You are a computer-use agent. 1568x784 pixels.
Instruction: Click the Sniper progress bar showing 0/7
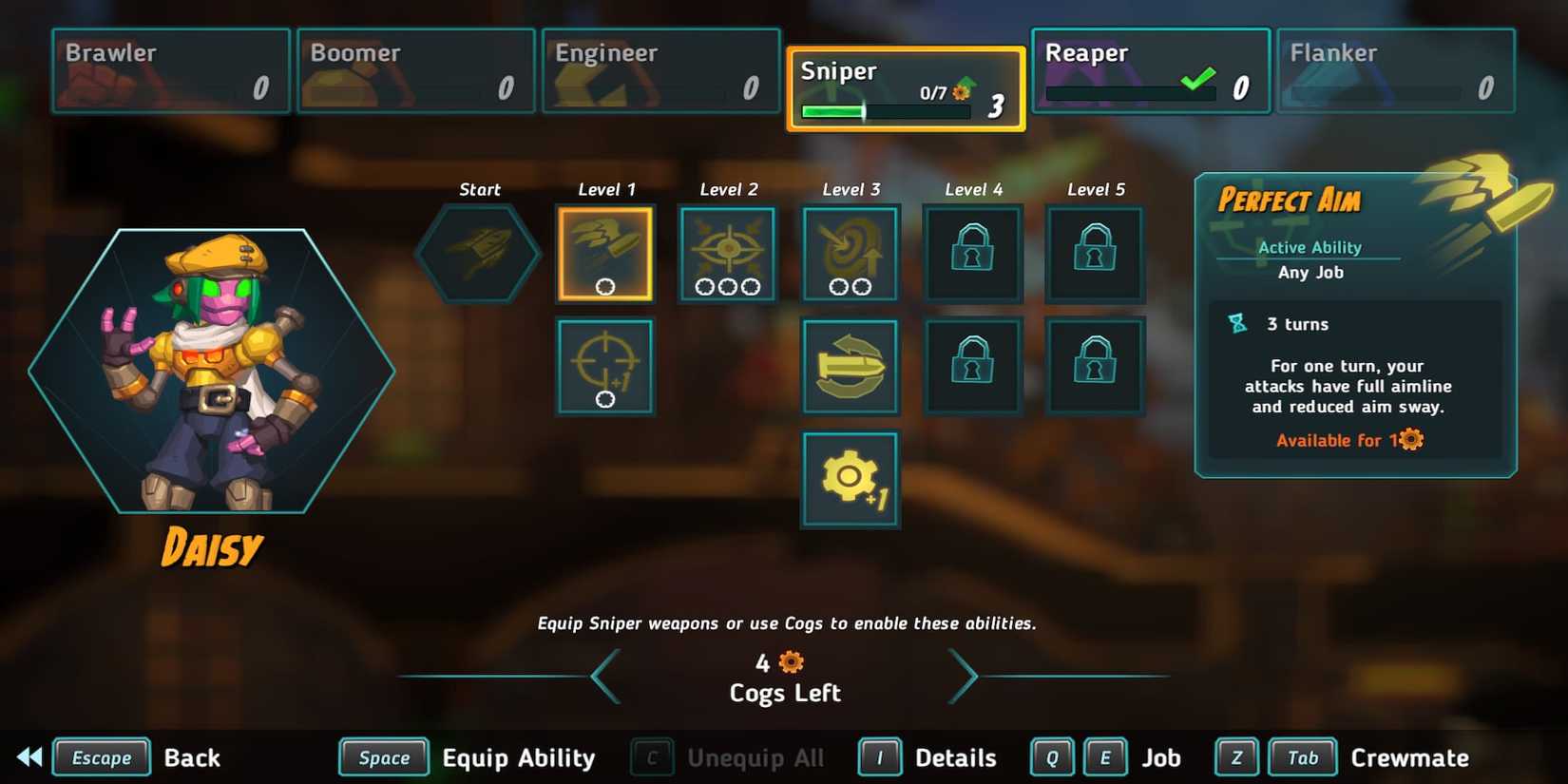[x=882, y=111]
